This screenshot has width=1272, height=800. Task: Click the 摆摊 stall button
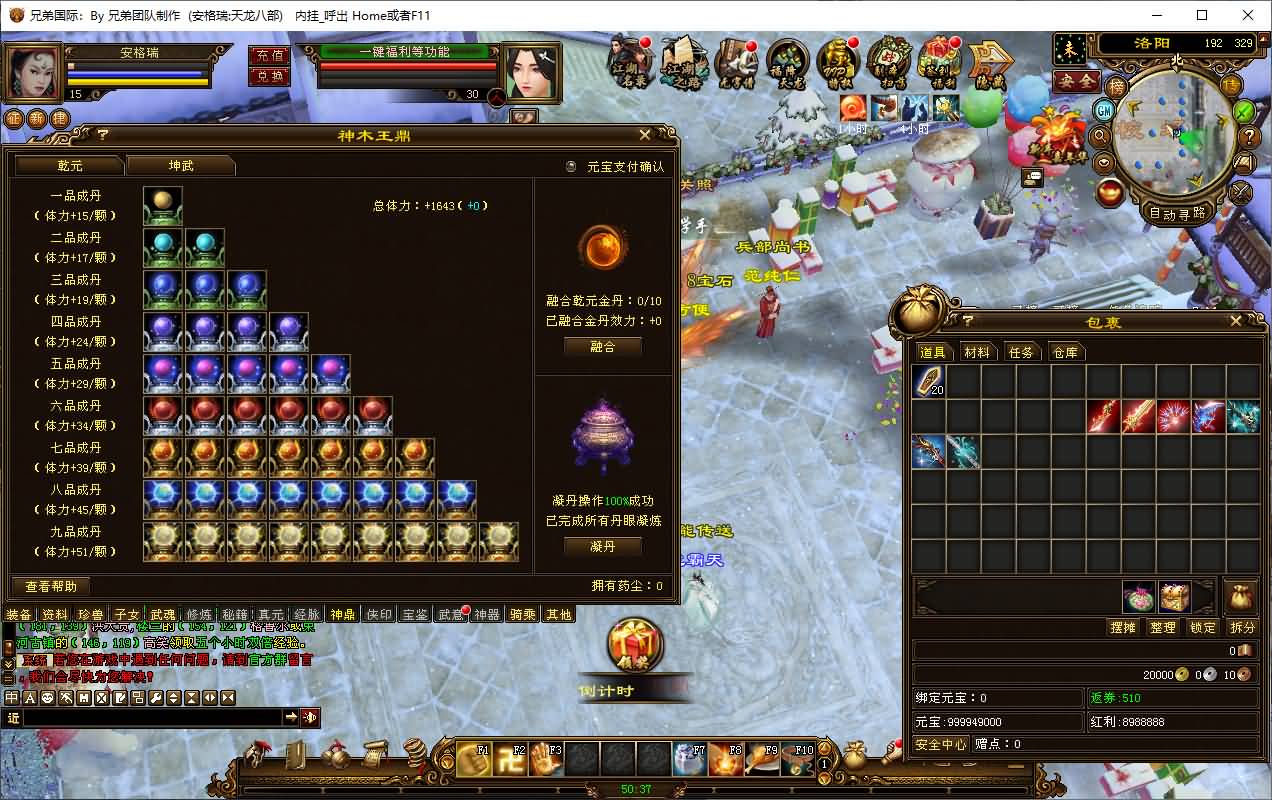[1123, 627]
